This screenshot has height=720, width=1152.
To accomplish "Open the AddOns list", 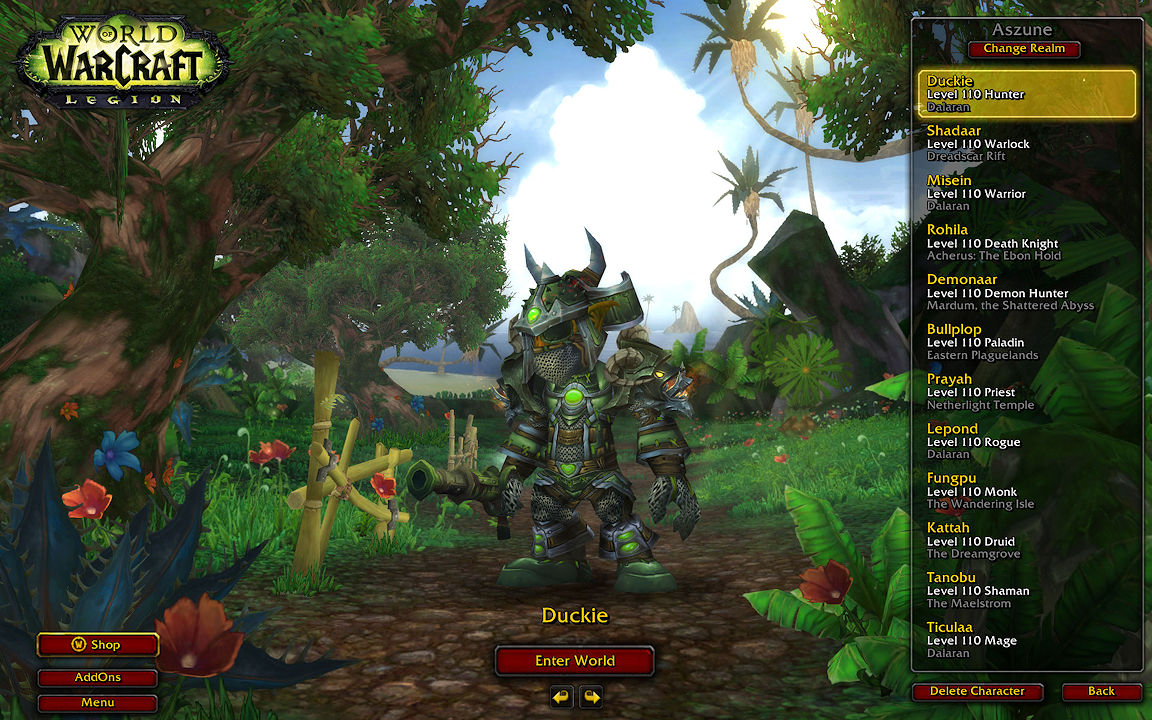I will coord(98,677).
